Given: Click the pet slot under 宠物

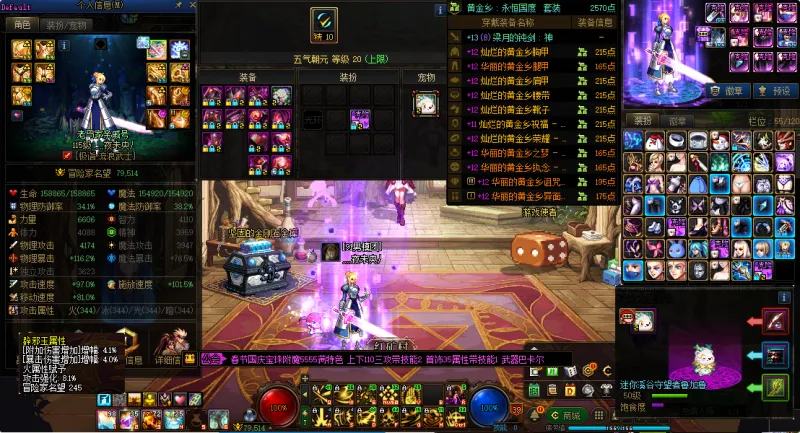Looking at the screenshot, I should pos(424,102).
